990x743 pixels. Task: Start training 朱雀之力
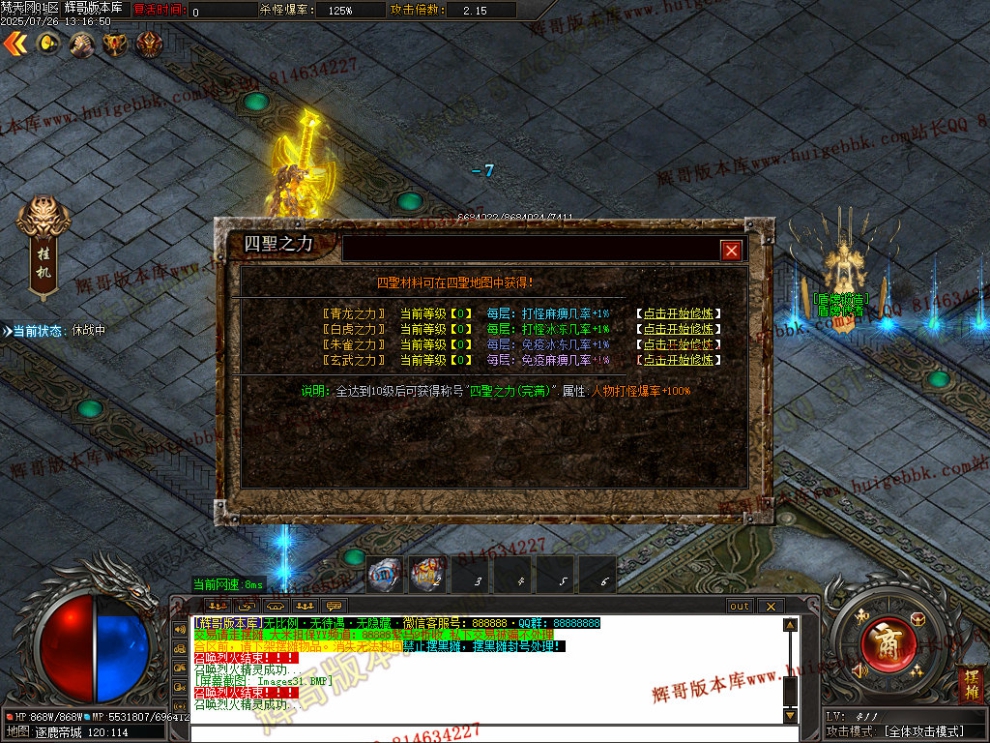click(x=679, y=345)
